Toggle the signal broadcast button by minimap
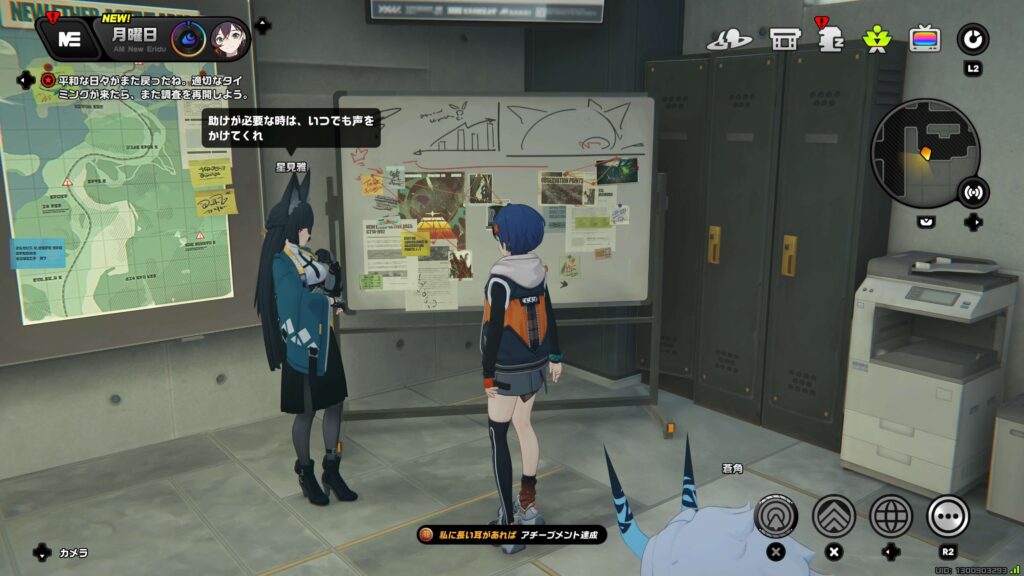The height and width of the screenshot is (576, 1024). point(972,191)
